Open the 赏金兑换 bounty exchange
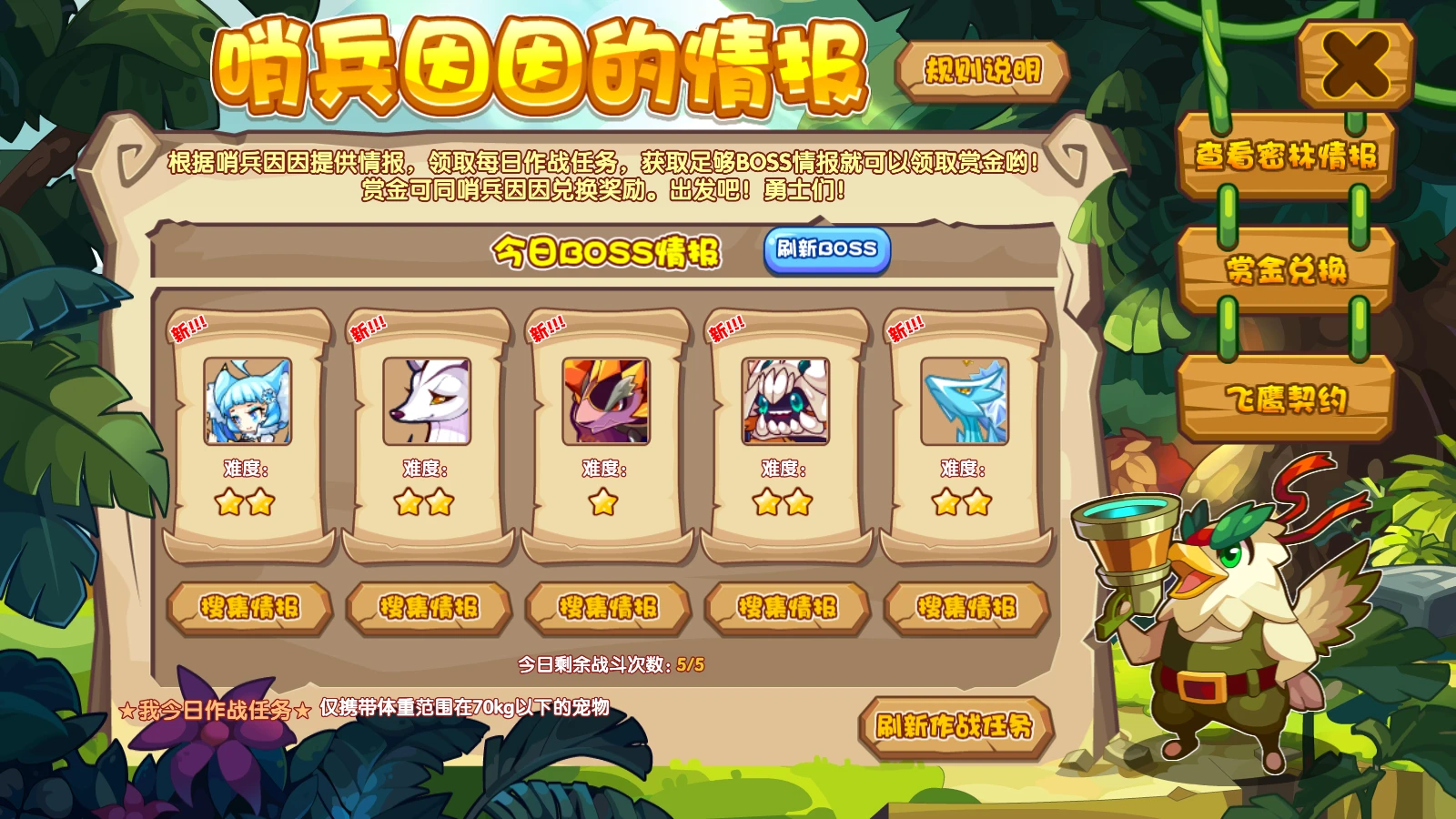The width and height of the screenshot is (1456, 819). click(x=1288, y=270)
